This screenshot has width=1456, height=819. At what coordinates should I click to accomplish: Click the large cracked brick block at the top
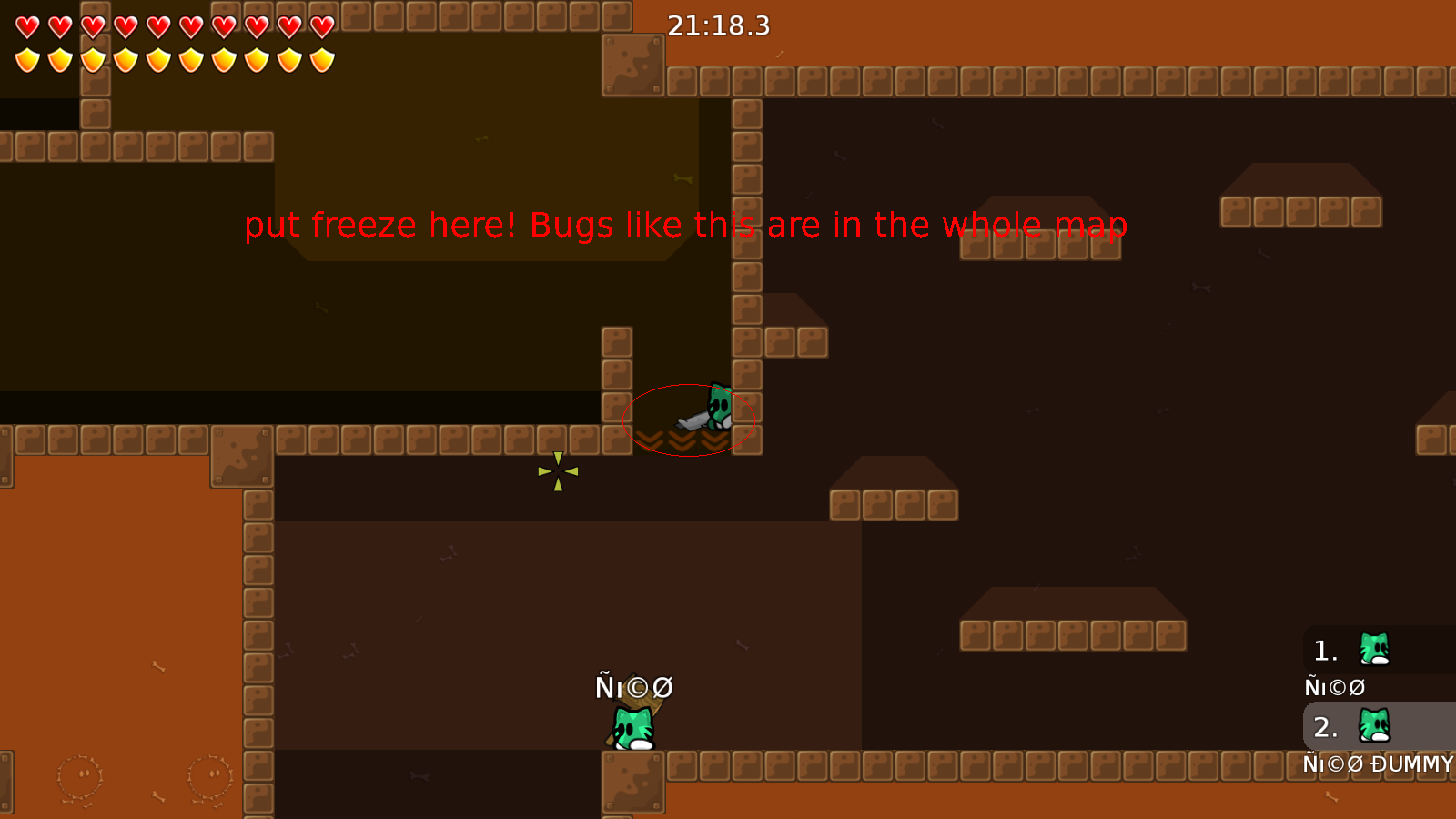coord(634,64)
